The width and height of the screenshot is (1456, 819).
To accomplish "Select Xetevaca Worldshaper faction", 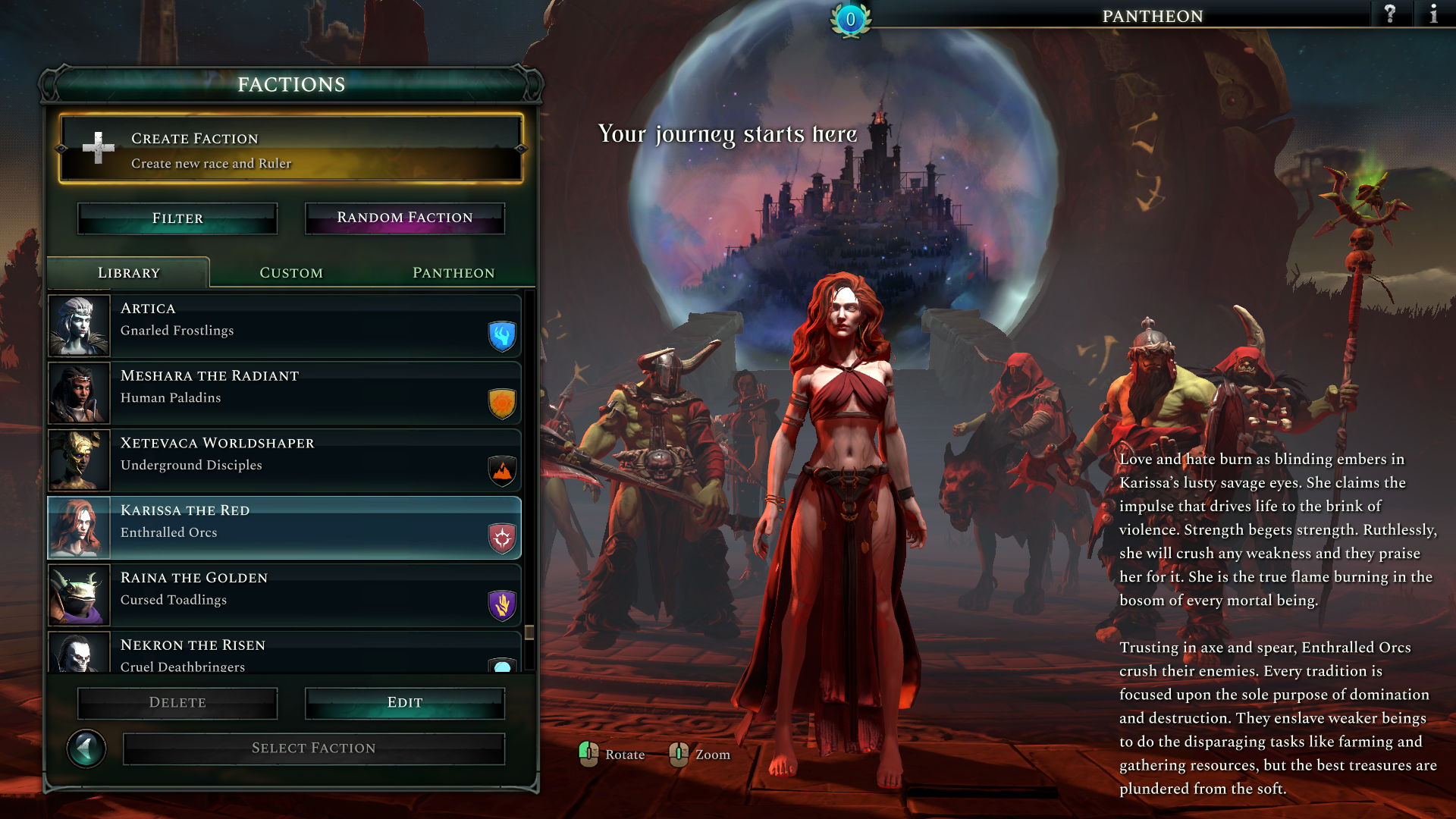I will tap(284, 460).
